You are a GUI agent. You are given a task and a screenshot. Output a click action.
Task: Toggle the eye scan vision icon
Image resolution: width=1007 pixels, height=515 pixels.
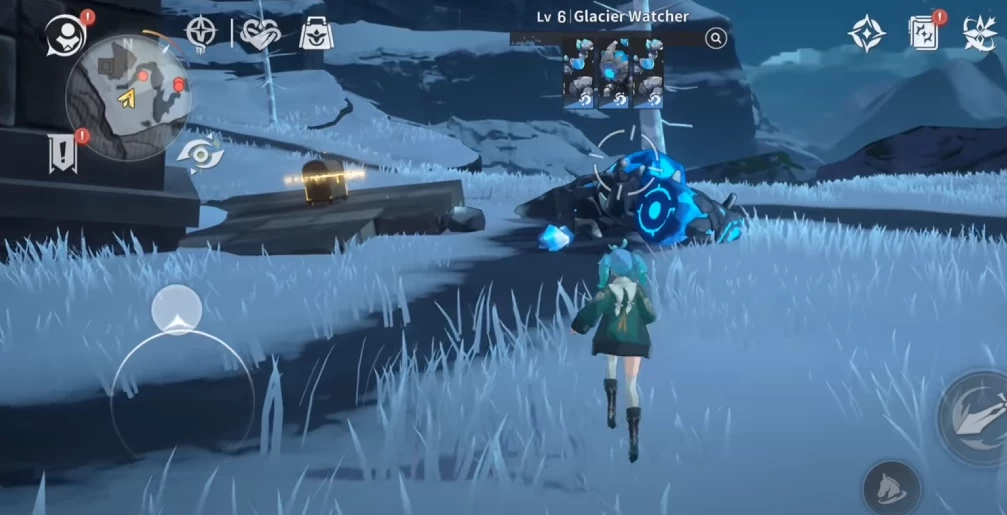click(x=200, y=154)
